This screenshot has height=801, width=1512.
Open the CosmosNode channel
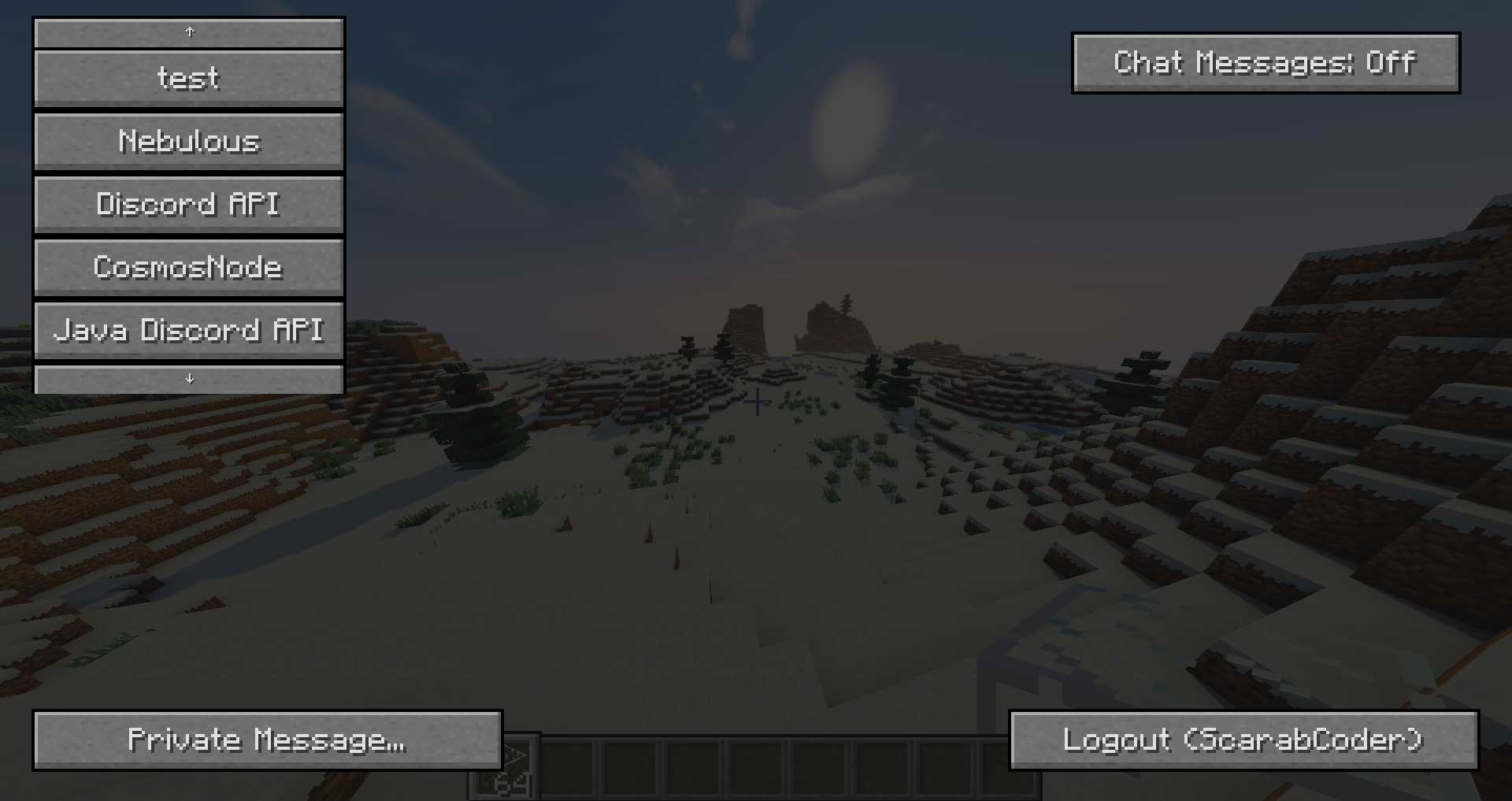(188, 267)
